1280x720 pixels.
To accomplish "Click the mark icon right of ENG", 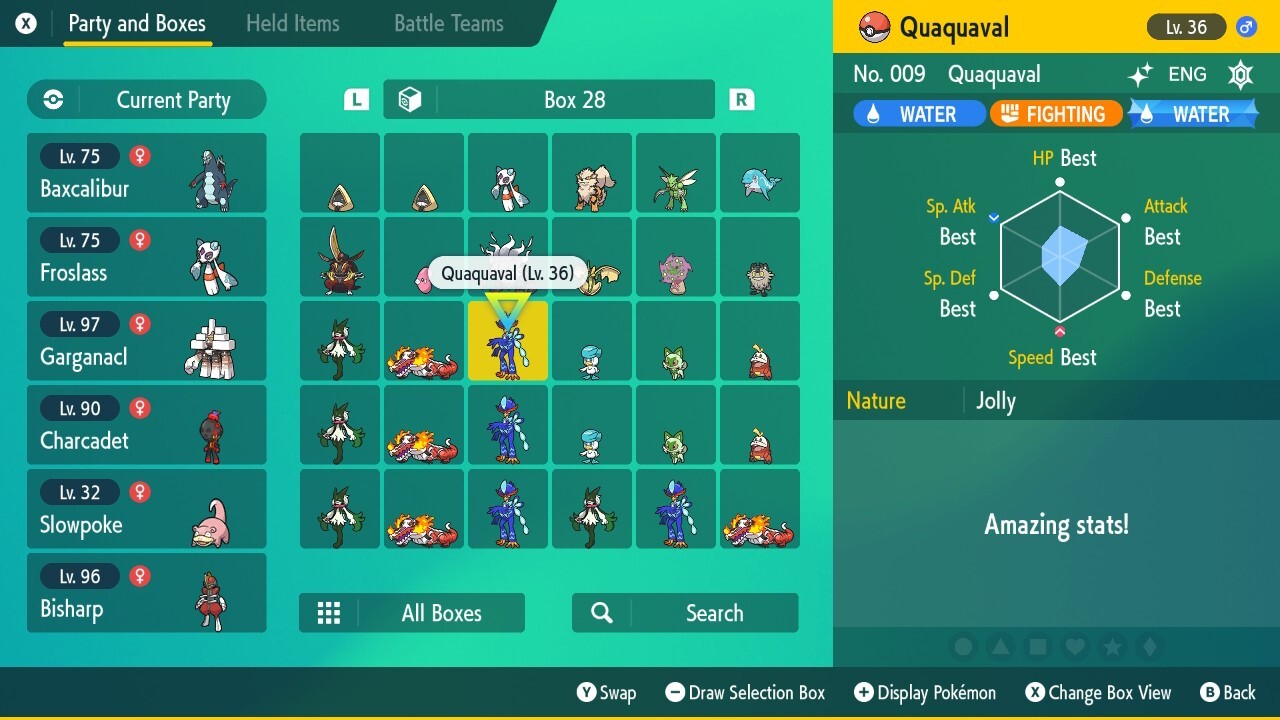I will (1240, 74).
